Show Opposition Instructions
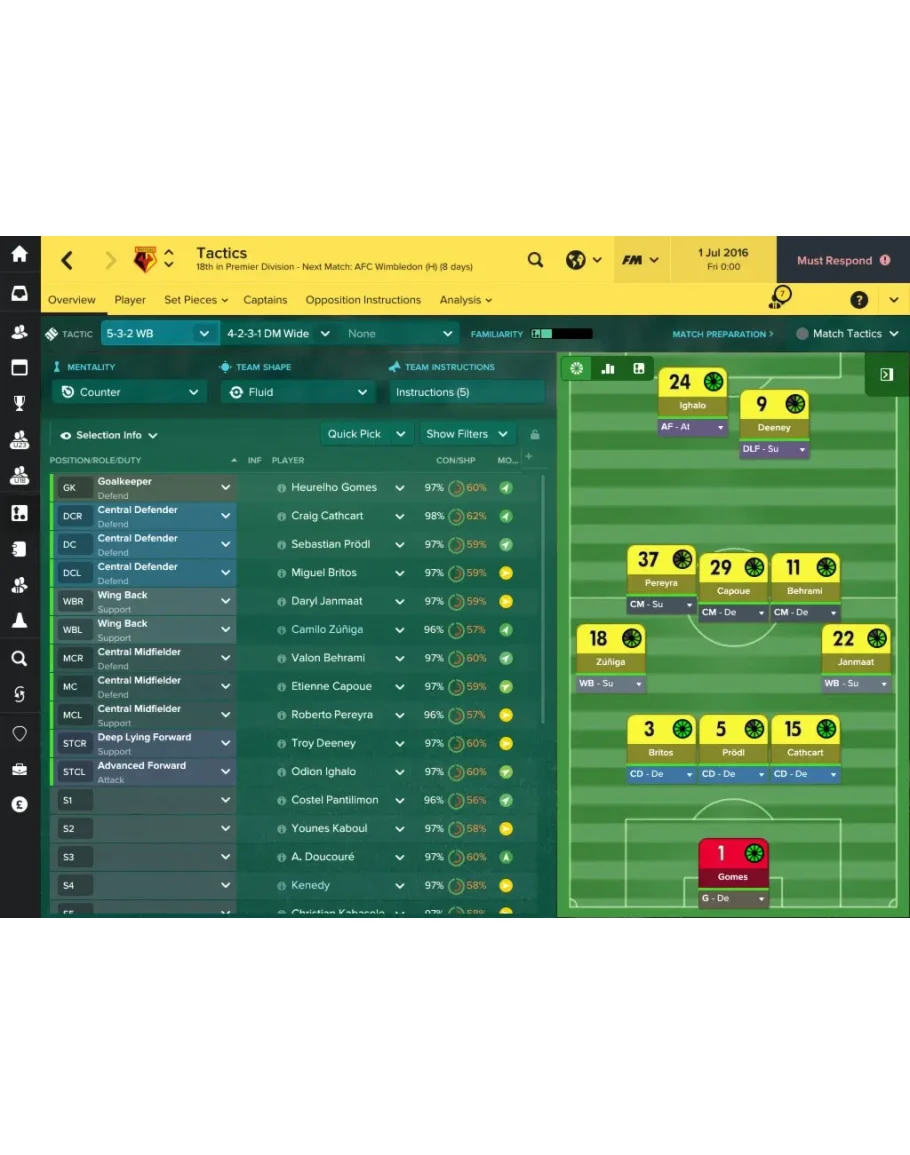 pyautogui.click(x=363, y=300)
